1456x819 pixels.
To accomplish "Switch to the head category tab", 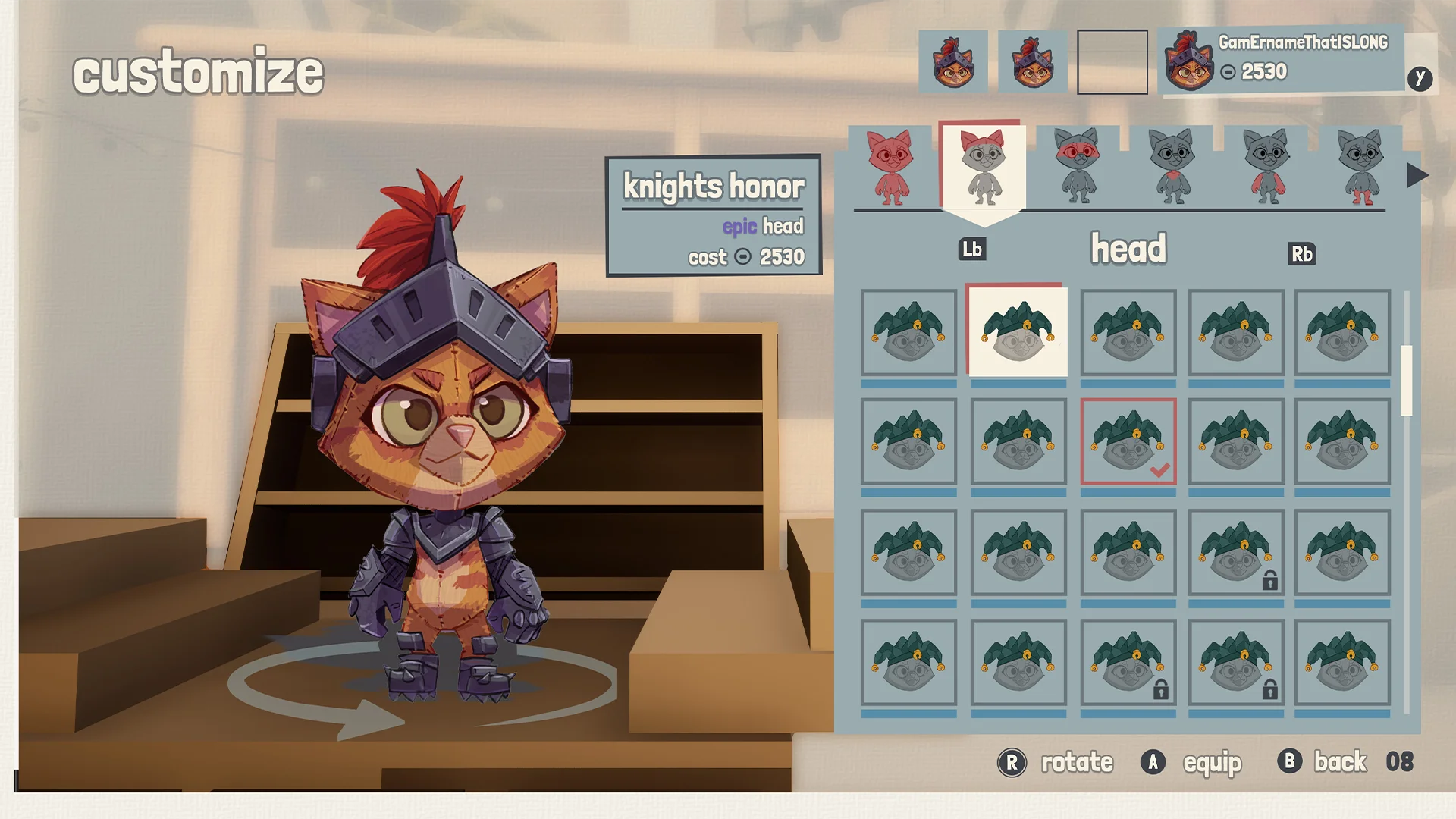I will click(x=1127, y=248).
